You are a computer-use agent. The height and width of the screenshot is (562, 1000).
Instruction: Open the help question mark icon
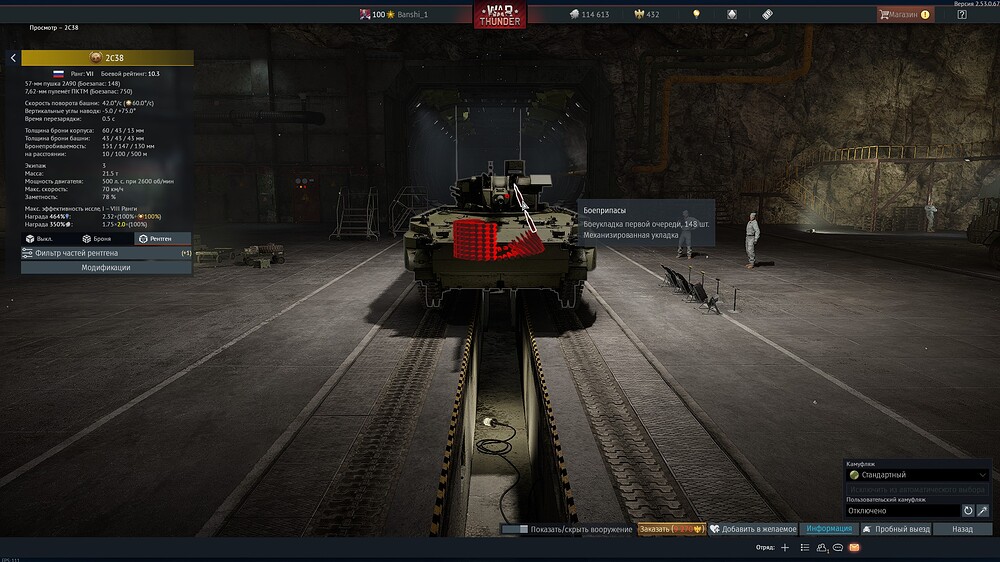click(x=962, y=15)
